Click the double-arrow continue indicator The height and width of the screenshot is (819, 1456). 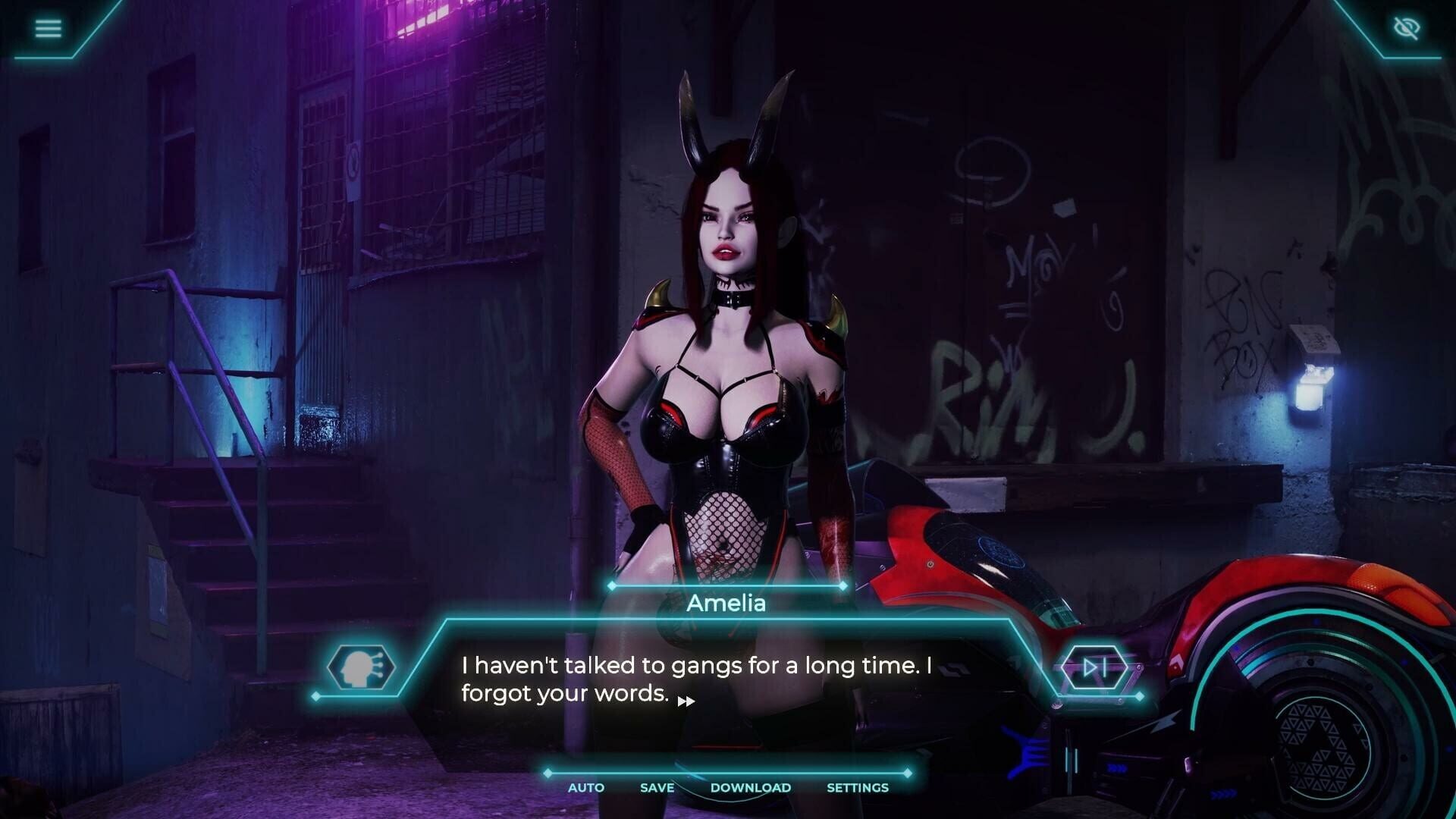pyautogui.click(x=686, y=699)
